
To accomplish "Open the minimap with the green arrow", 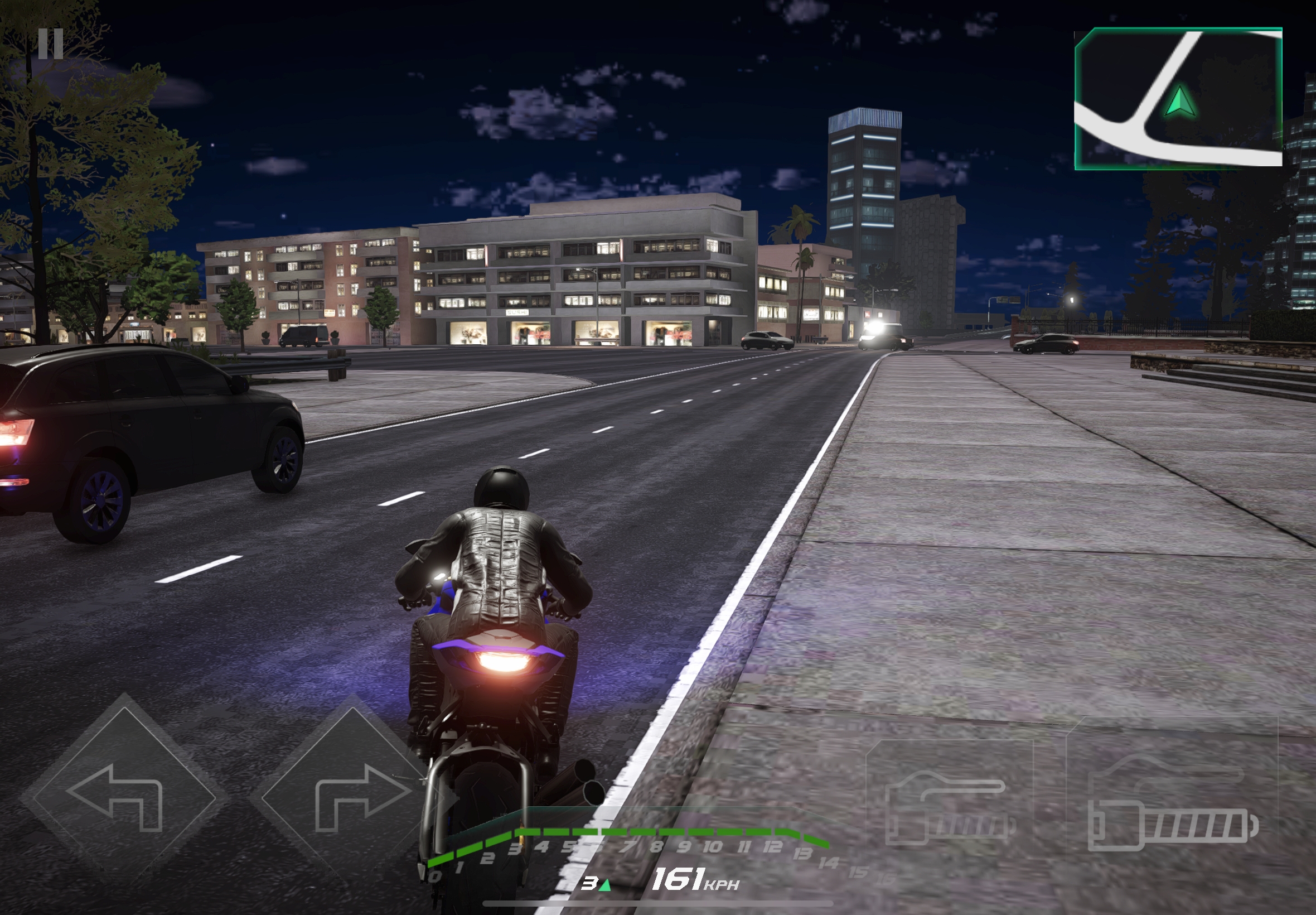I will point(1178,99).
